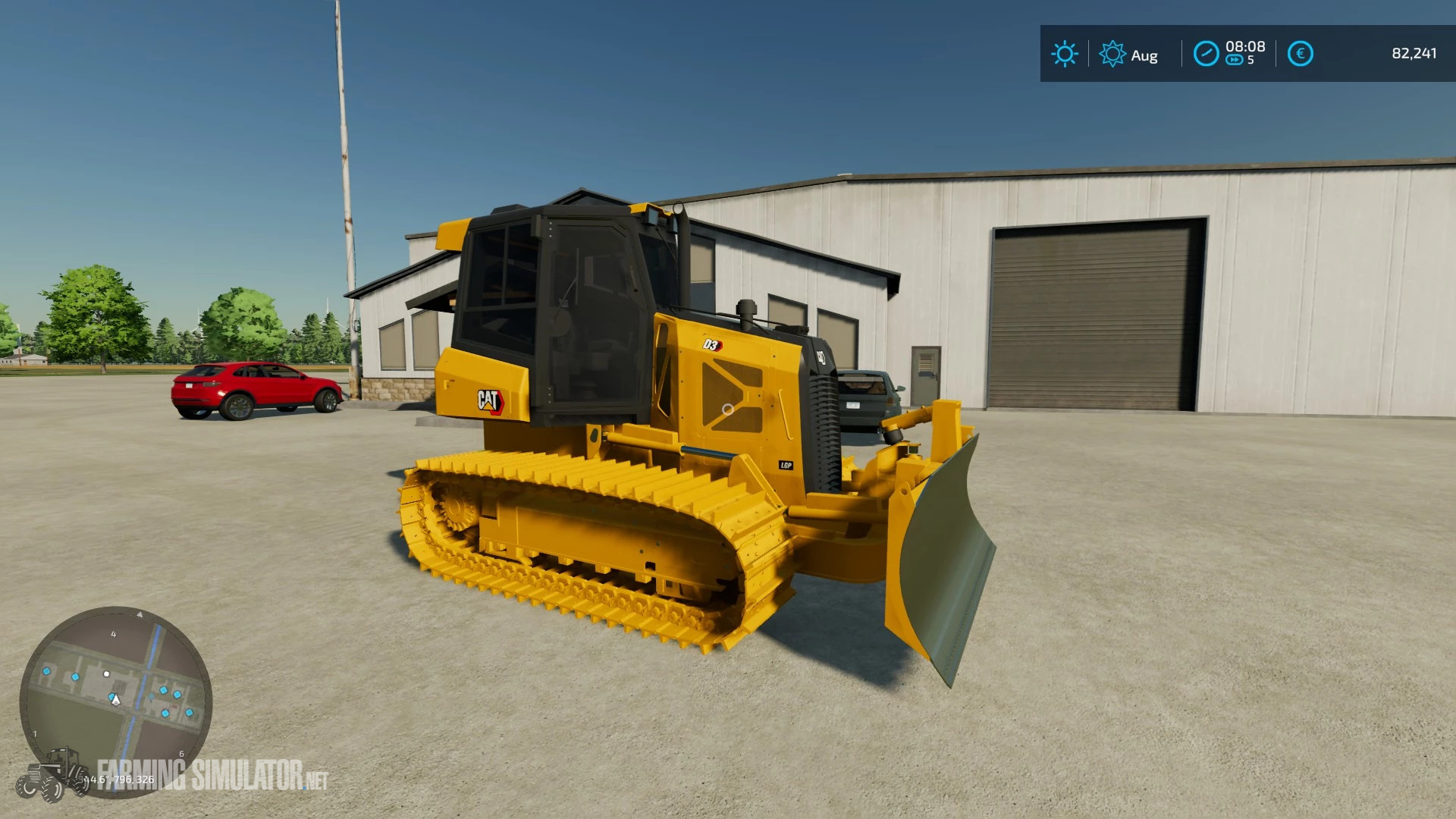Click the CAT logo on the bulldozer

tap(493, 400)
